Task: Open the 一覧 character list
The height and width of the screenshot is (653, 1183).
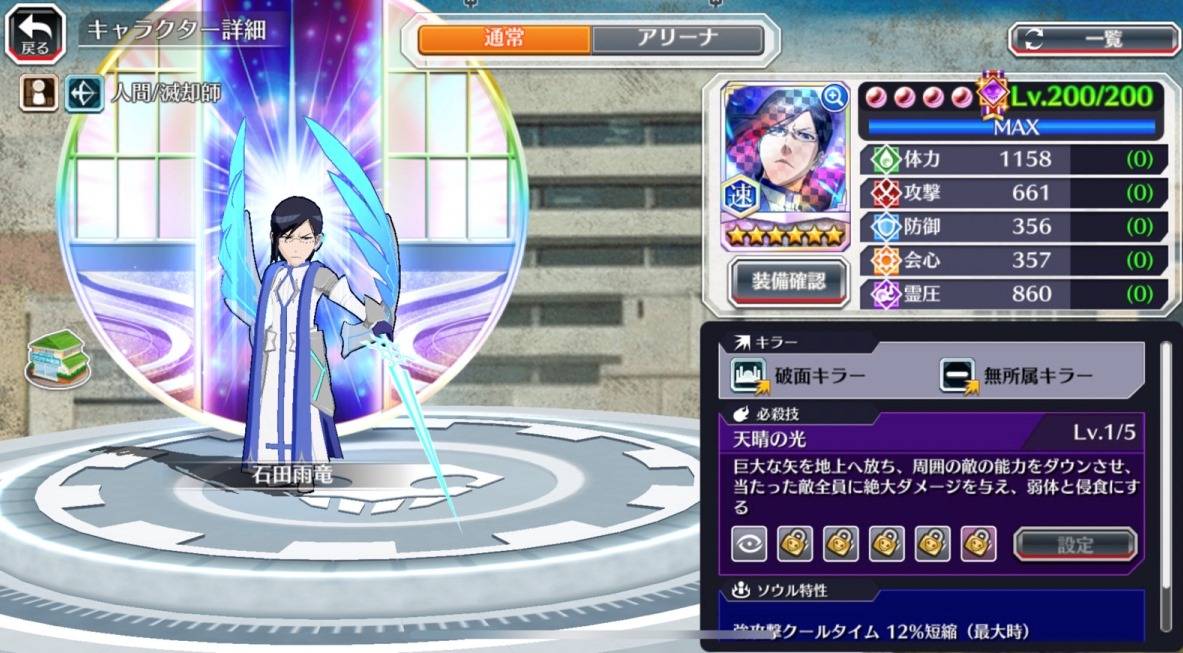Action: (1094, 39)
